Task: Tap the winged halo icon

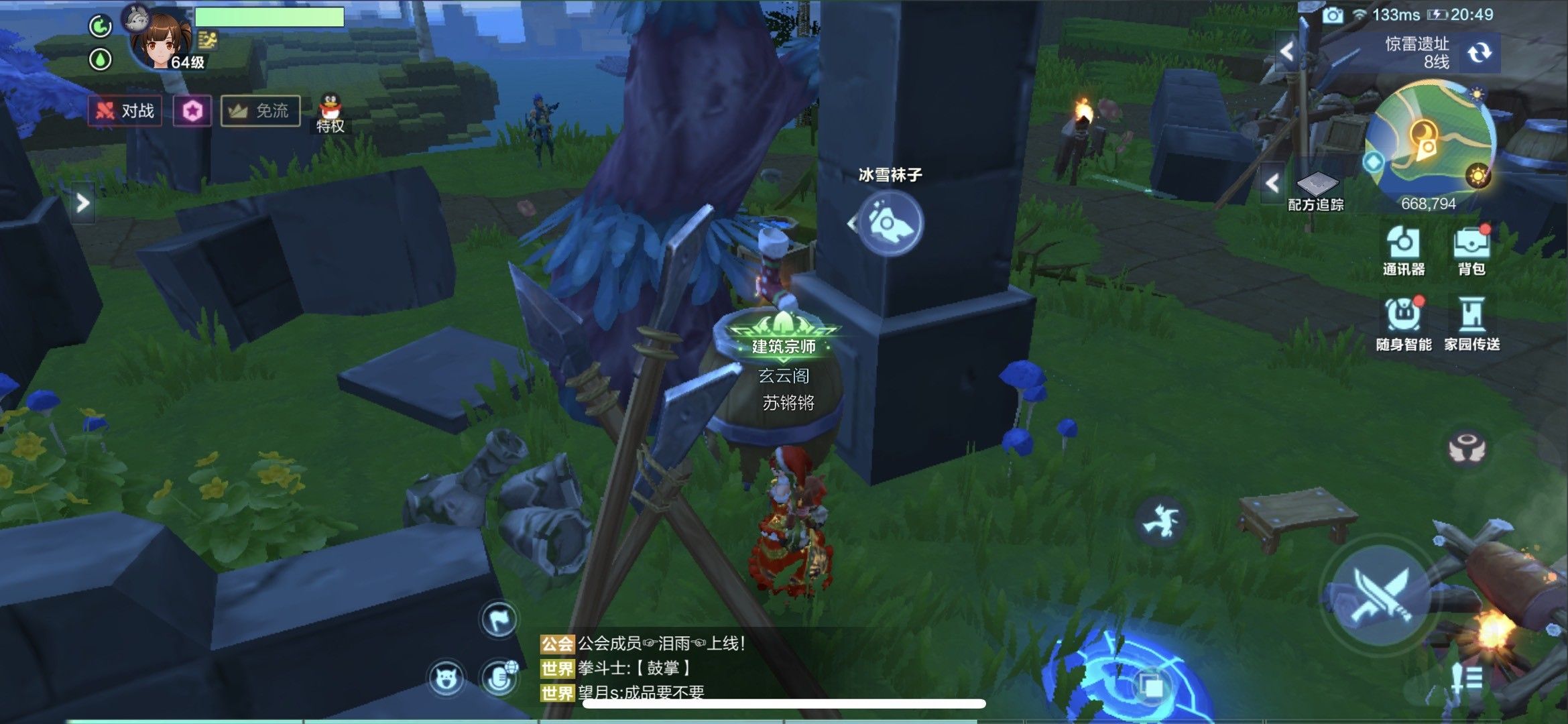Action: [1467, 448]
